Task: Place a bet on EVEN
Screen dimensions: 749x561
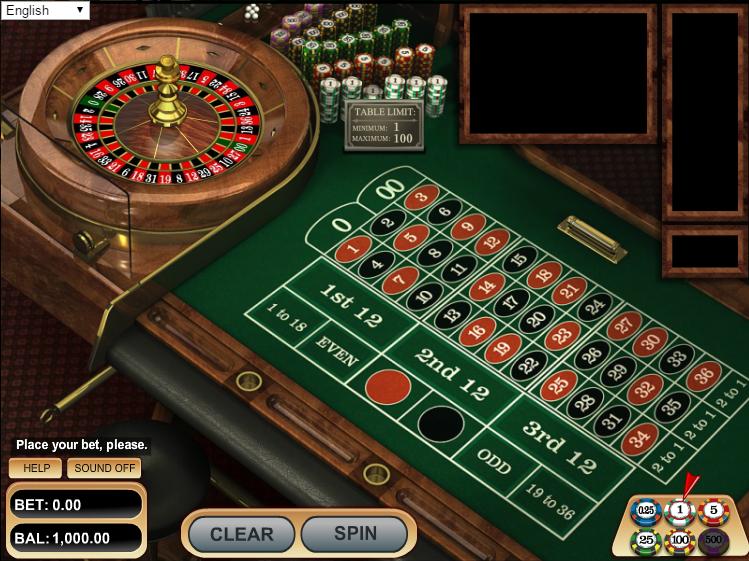Action: [x=335, y=350]
